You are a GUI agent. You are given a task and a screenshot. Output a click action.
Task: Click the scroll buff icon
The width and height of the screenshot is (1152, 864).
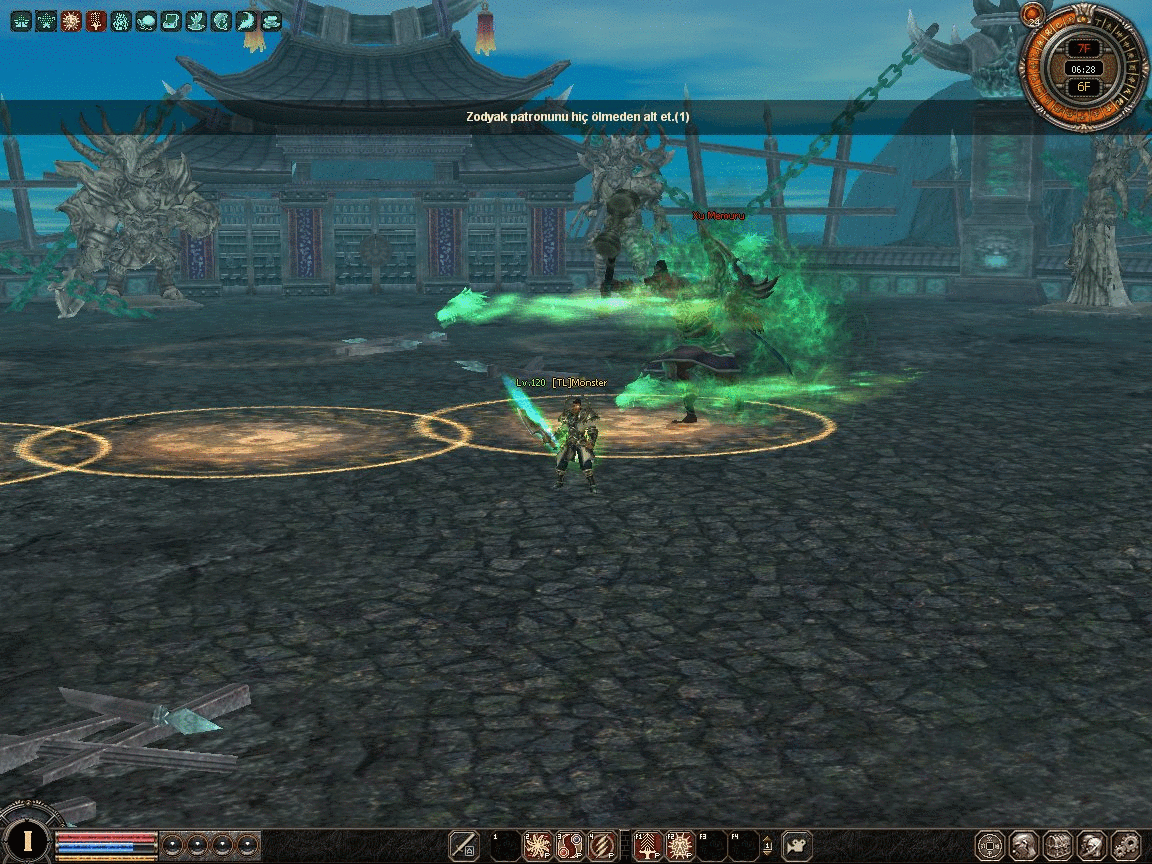point(171,21)
